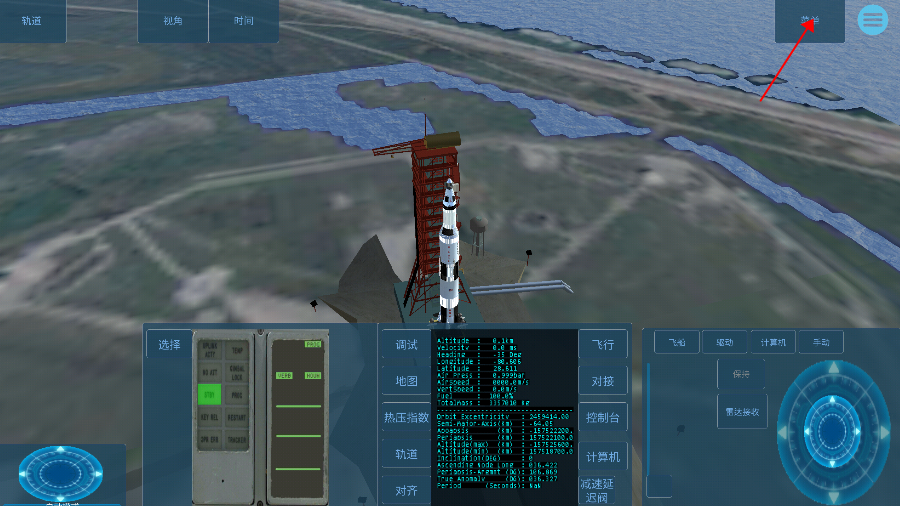Activate the 保持 hold button

(x=741, y=375)
